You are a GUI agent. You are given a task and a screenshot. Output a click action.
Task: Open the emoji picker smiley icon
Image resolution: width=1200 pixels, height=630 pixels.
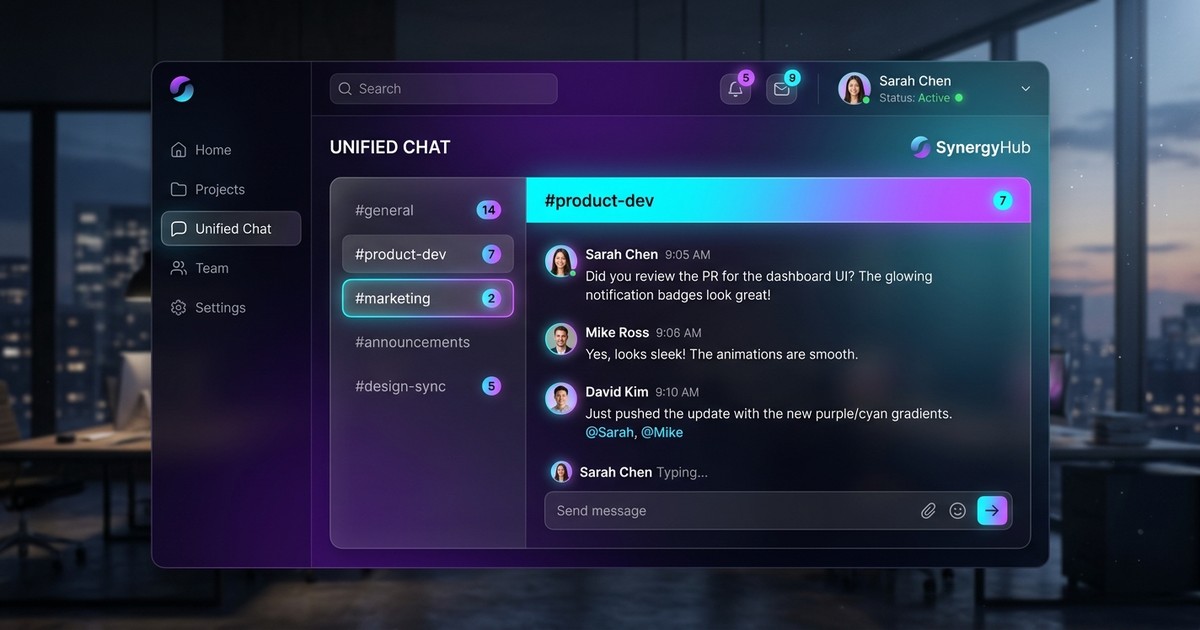pyautogui.click(x=957, y=511)
